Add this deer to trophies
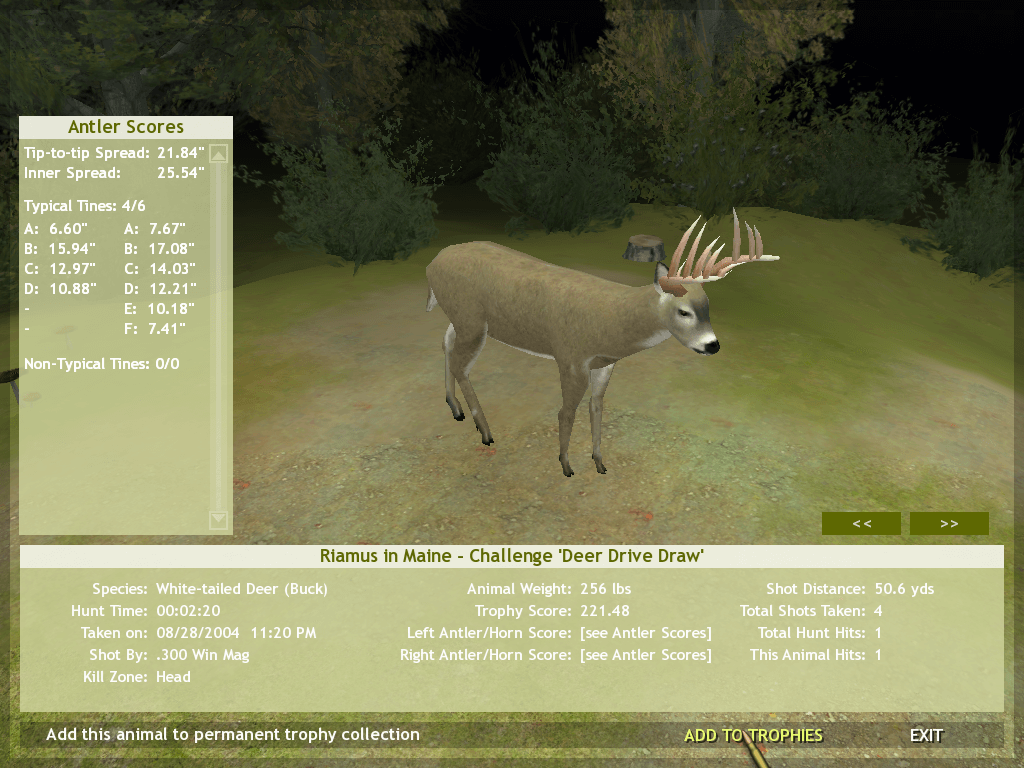Image resolution: width=1024 pixels, height=768 pixels. pos(753,736)
